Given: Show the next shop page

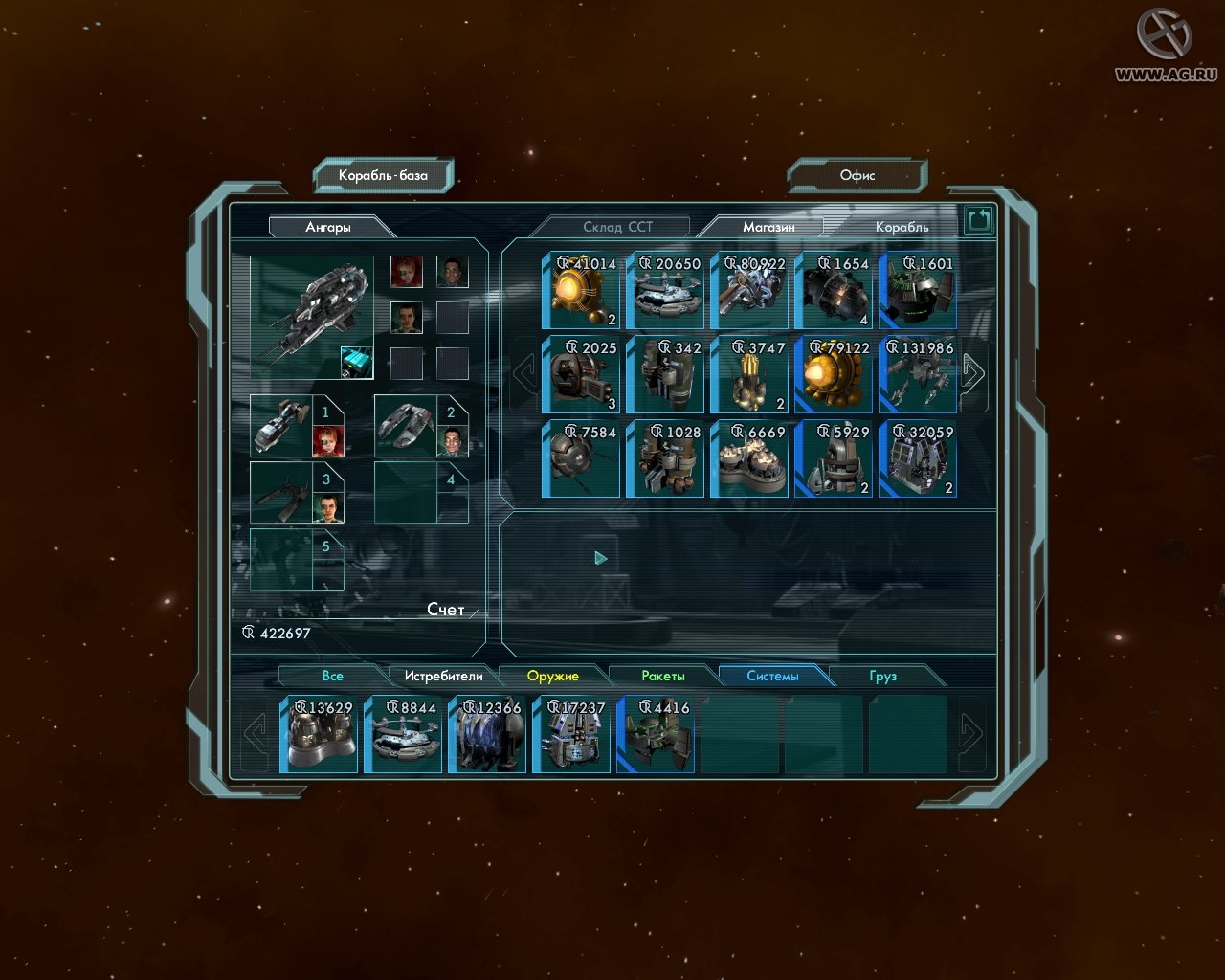Looking at the screenshot, I should (x=972, y=373).
